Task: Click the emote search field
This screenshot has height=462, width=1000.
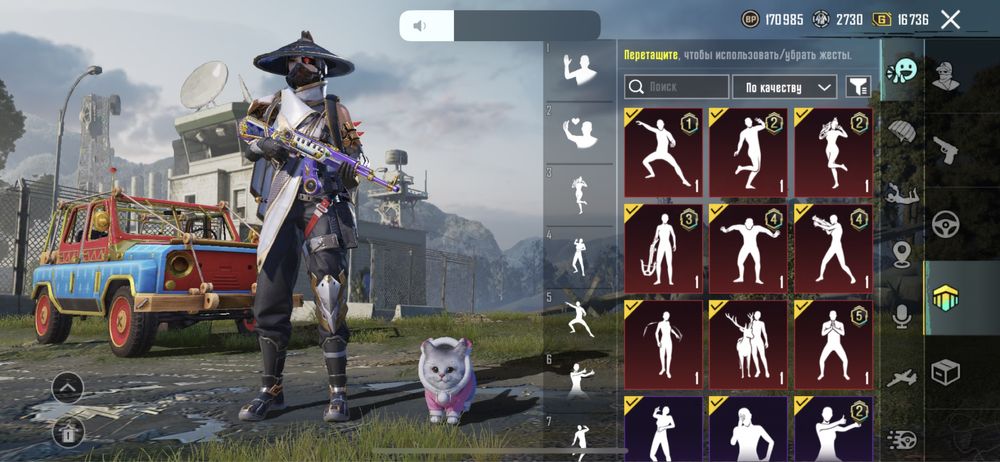Action: tap(677, 87)
